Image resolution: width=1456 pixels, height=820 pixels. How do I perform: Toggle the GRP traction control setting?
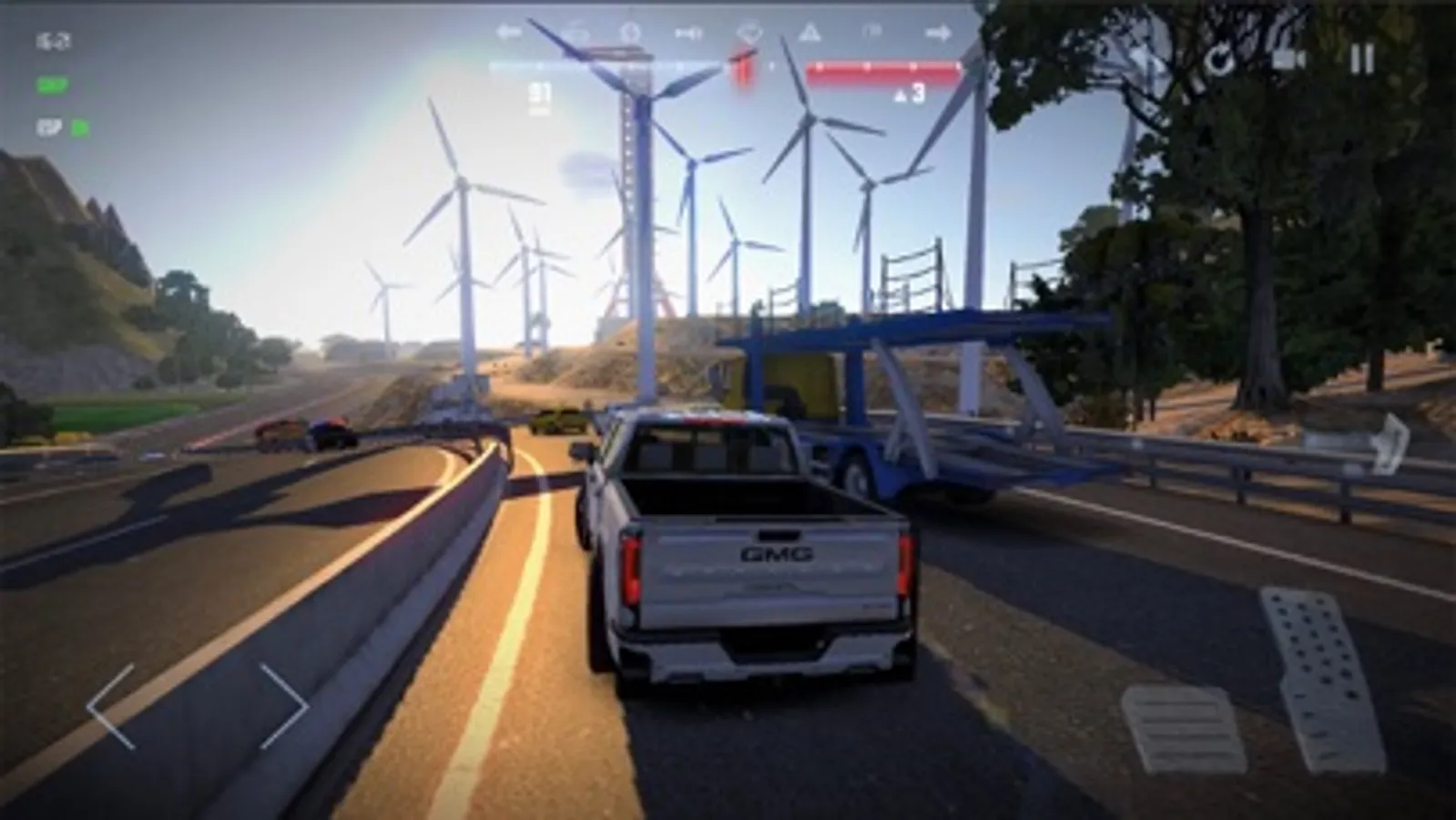coord(52,86)
